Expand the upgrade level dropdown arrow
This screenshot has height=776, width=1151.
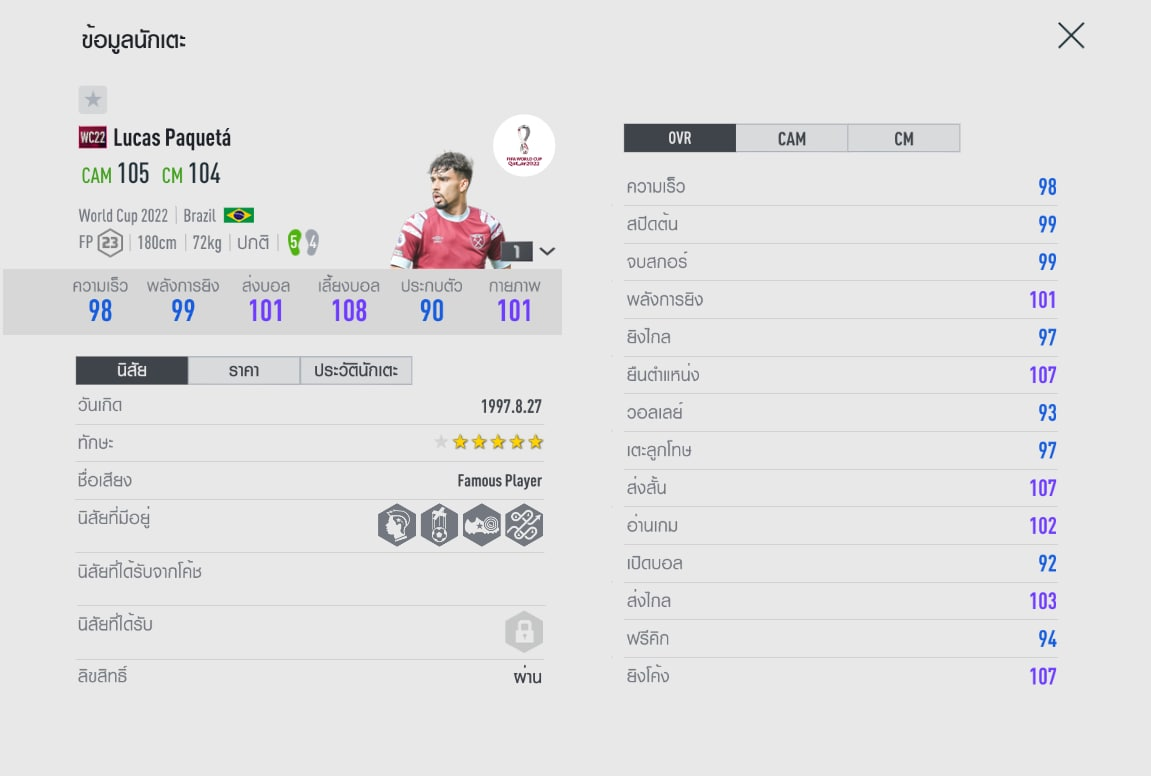[547, 251]
